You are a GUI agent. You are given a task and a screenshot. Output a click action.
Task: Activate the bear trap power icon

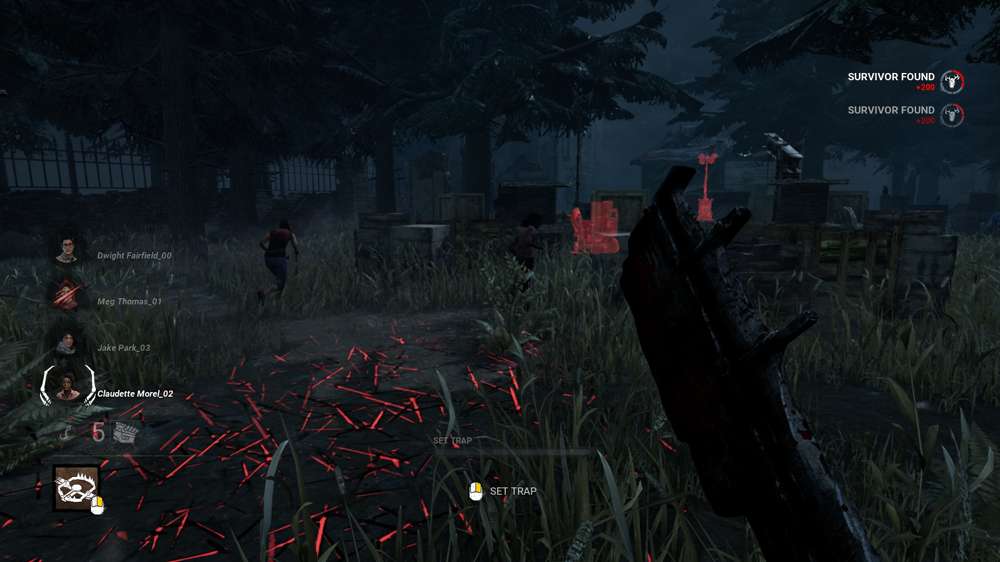tap(76, 488)
